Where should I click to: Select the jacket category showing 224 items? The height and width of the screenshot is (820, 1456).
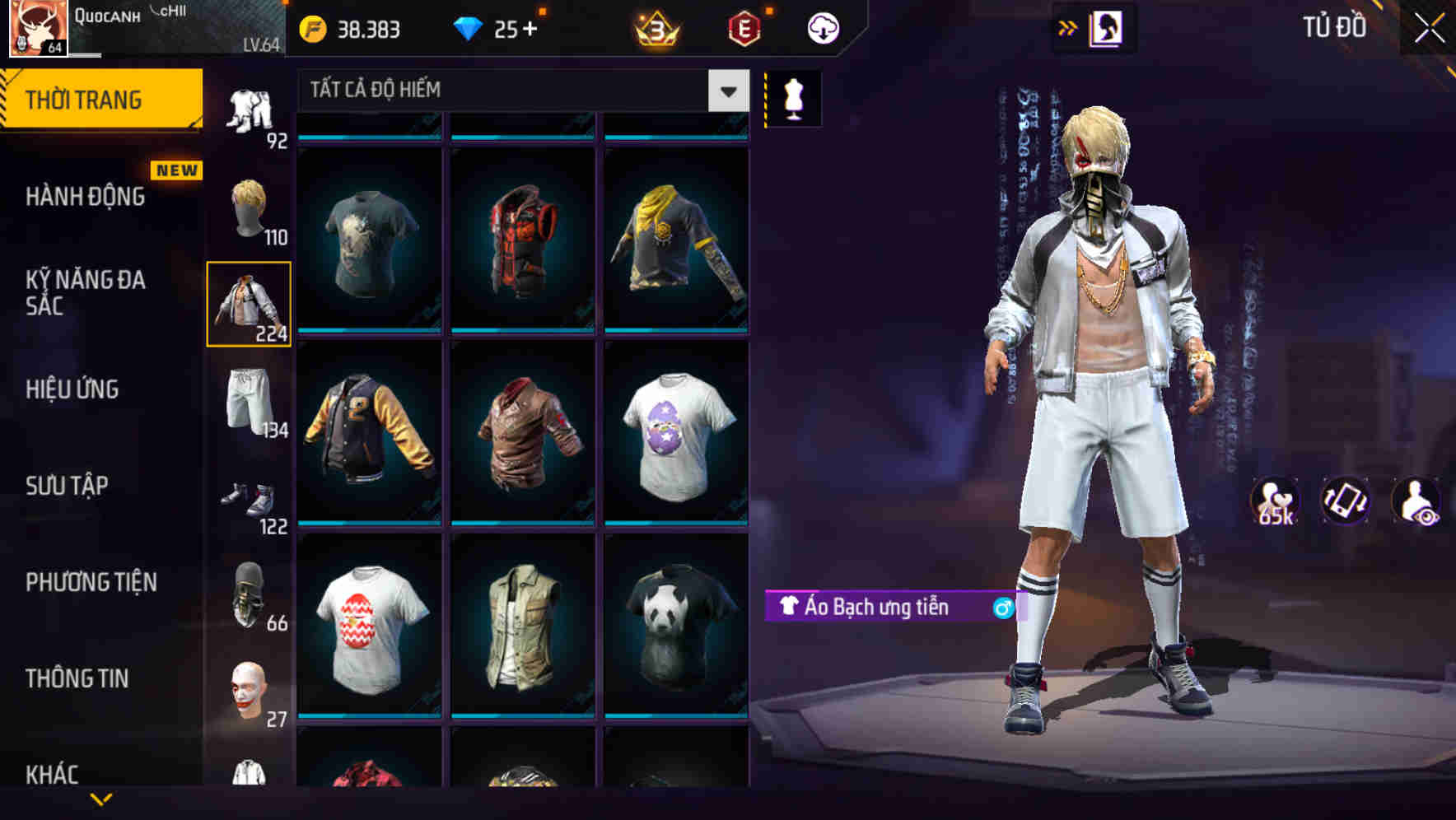pyautogui.click(x=248, y=303)
